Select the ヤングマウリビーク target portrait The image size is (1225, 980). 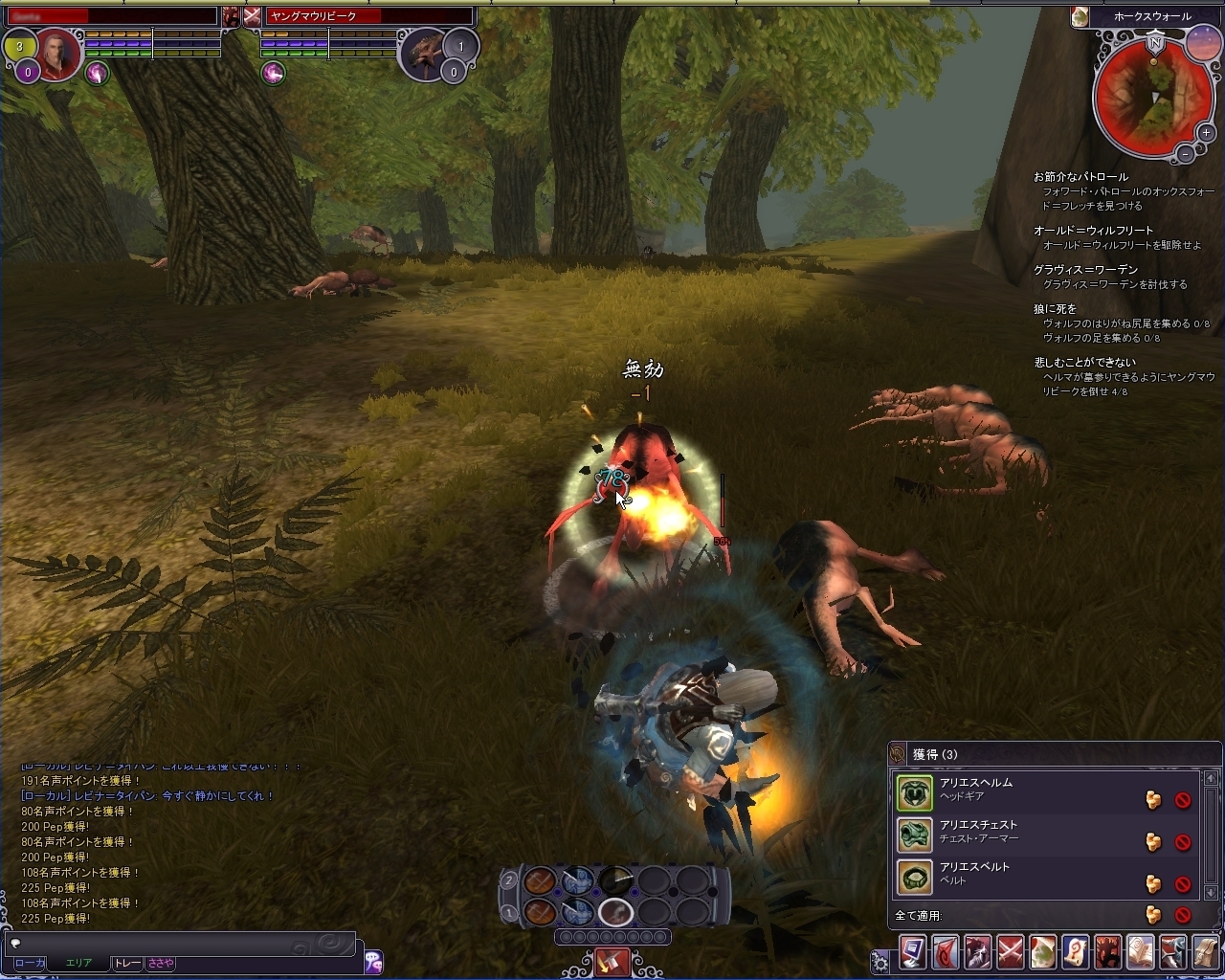click(x=422, y=56)
